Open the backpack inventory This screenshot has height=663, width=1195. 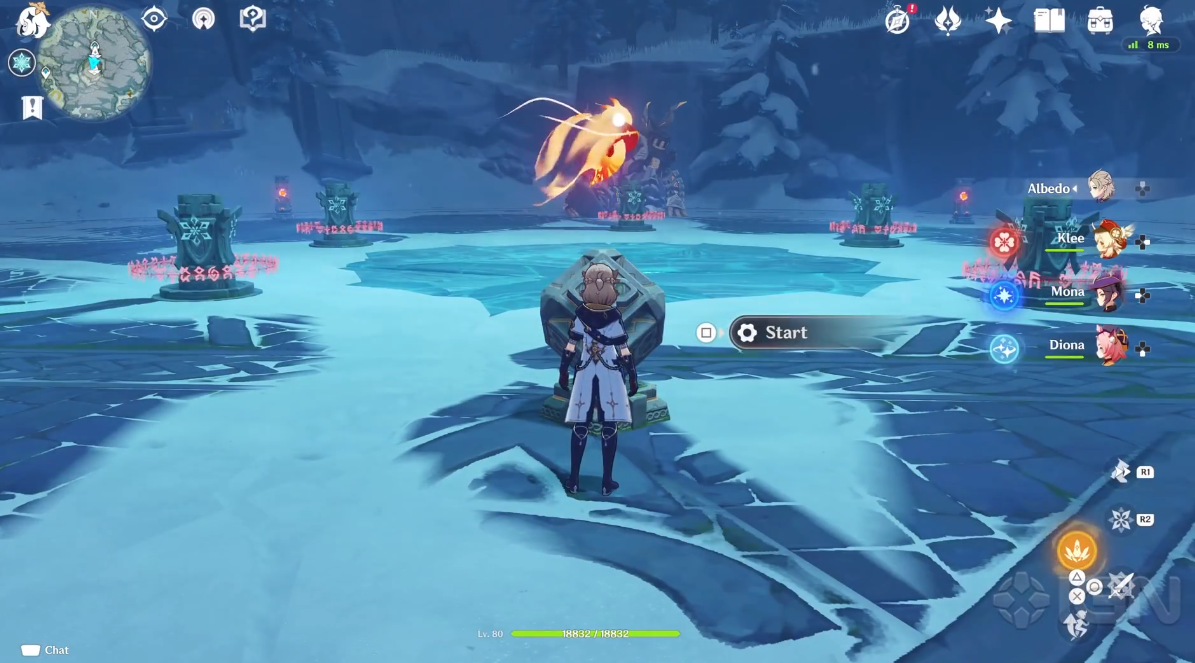(1100, 20)
